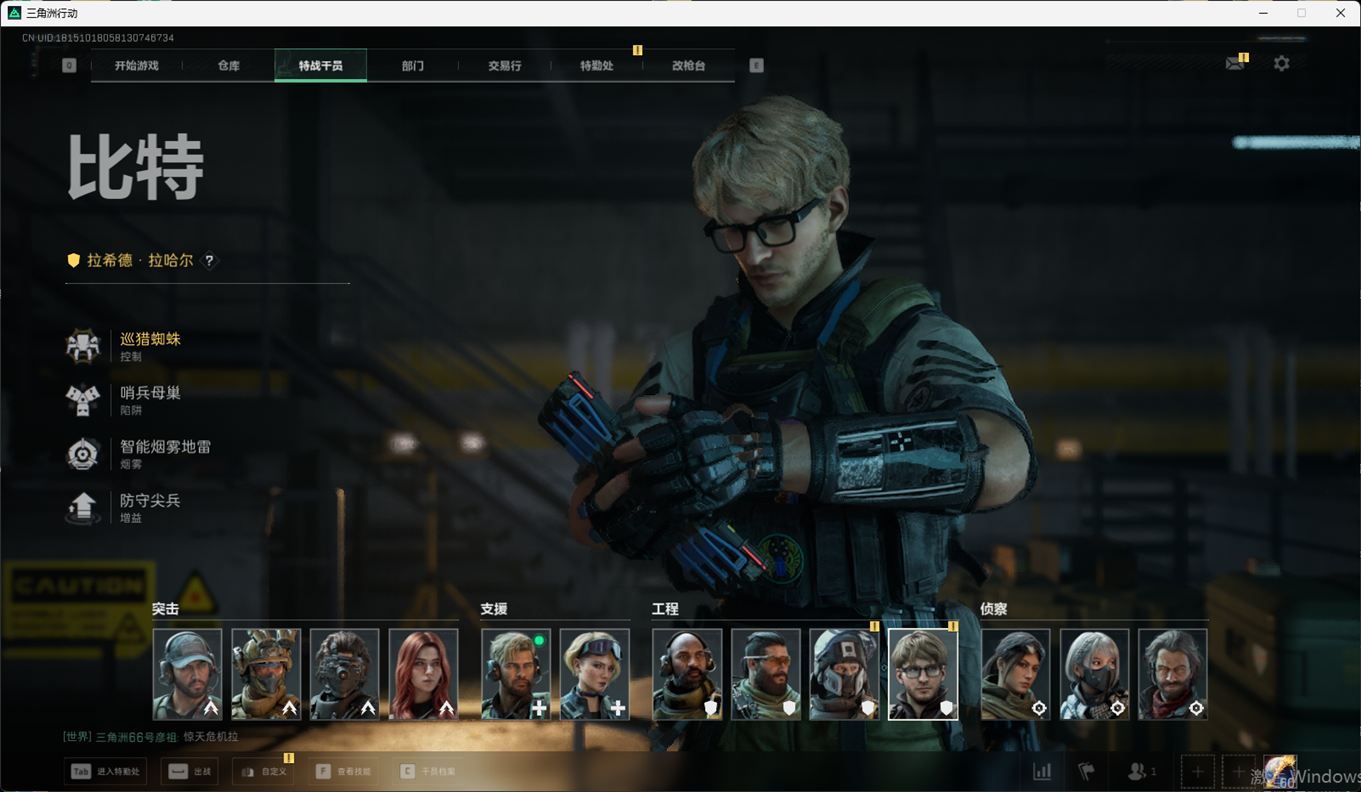
Task: Select the masked recon operator with grey hair
Action: pyautogui.click(x=1094, y=674)
